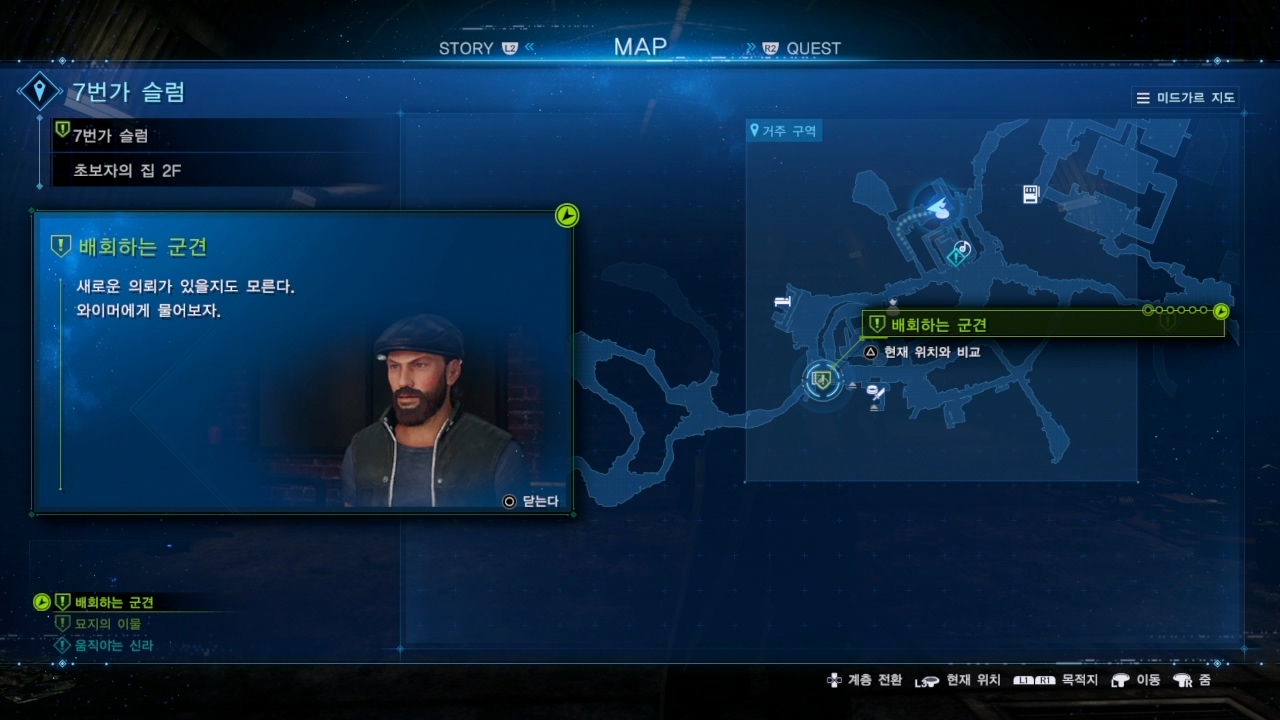Select the music disc jukebox map icon
The width and height of the screenshot is (1280, 720).
tap(964, 247)
